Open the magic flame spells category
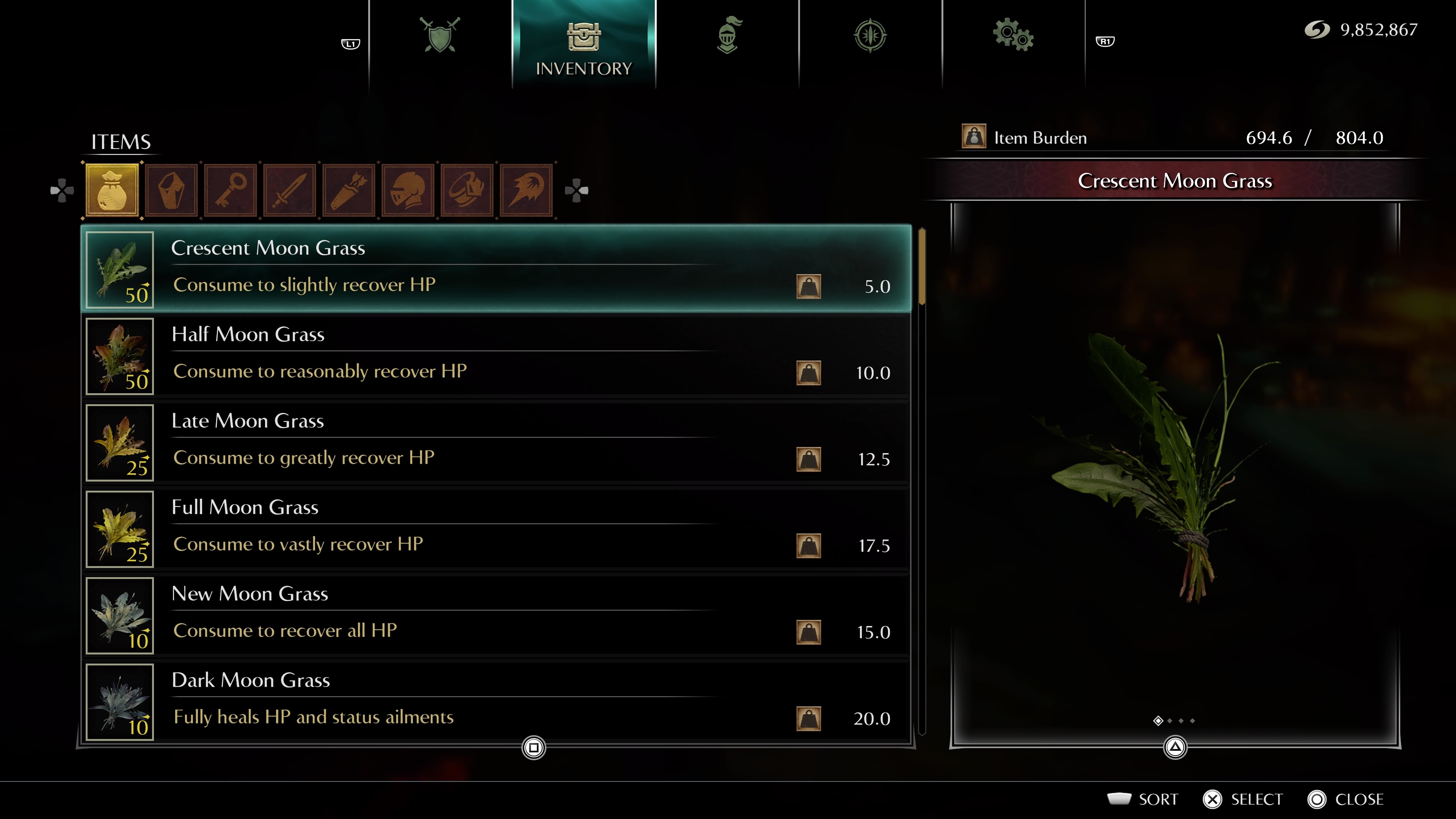The height and width of the screenshot is (819, 1456). pos(526,190)
